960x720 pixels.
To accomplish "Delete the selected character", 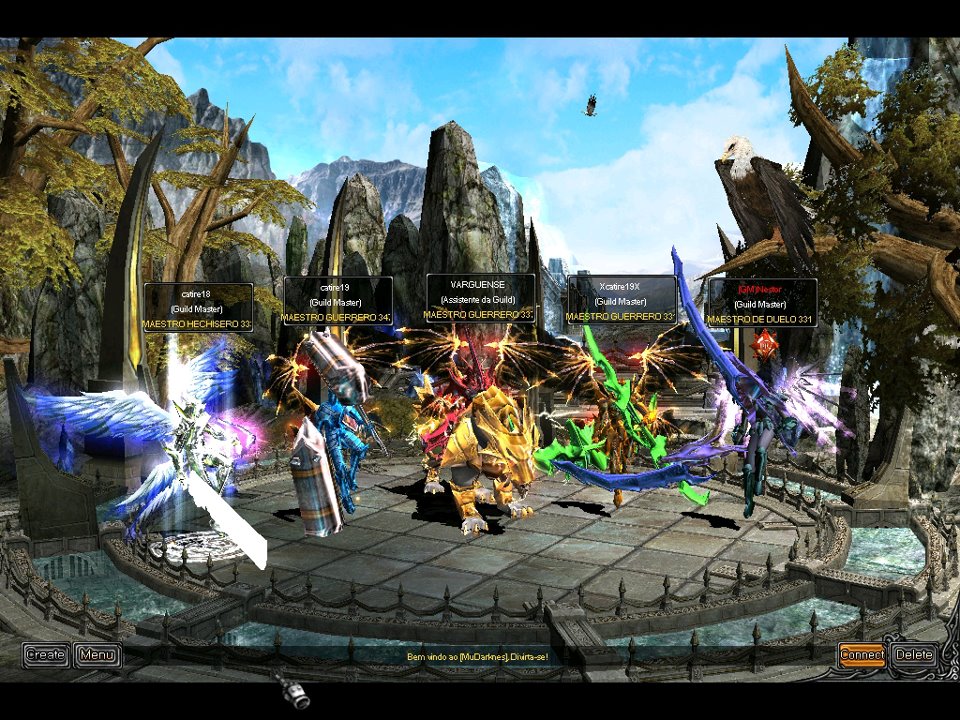I will click(x=914, y=655).
